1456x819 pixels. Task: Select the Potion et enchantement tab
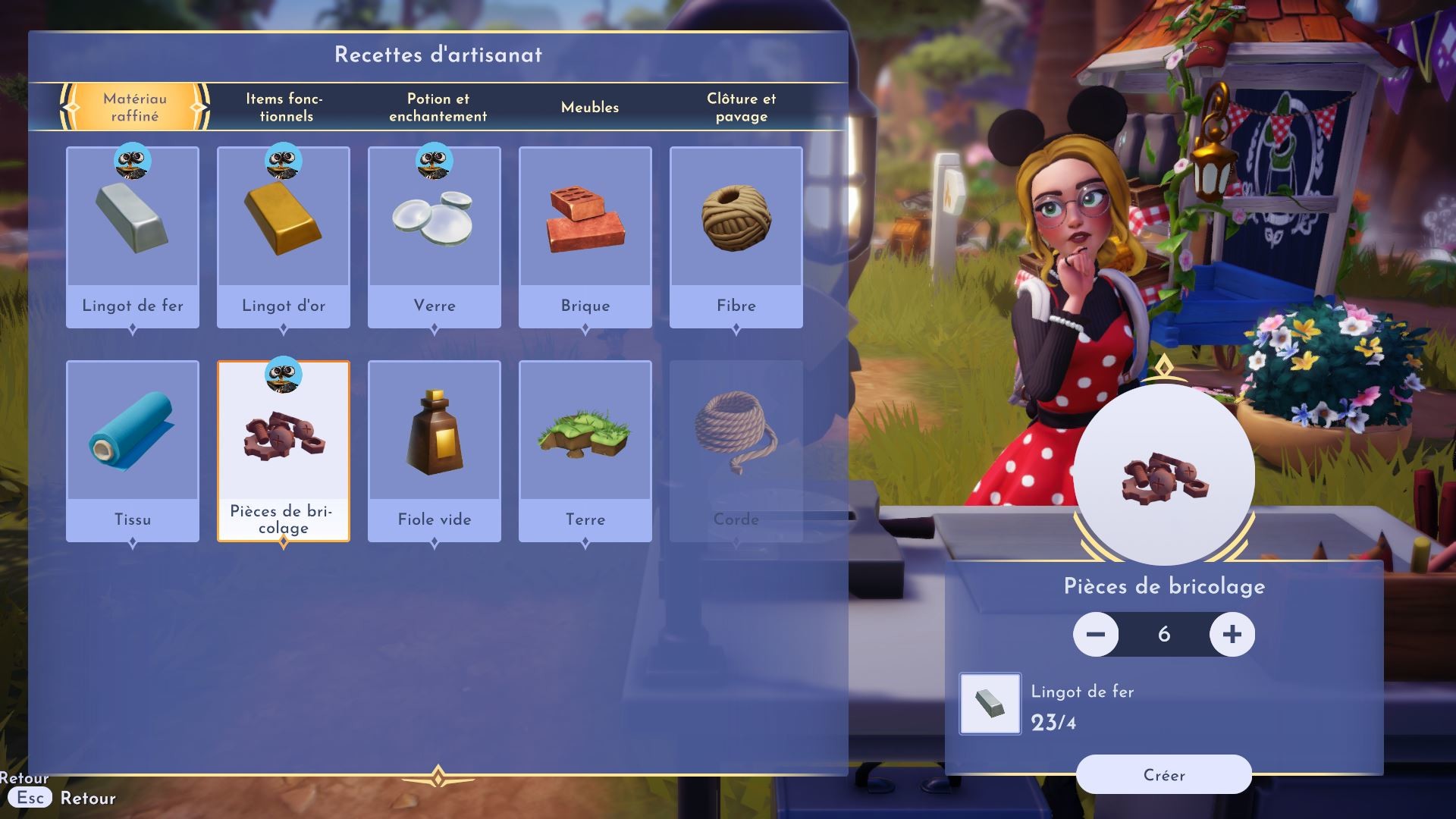pyautogui.click(x=438, y=107)
